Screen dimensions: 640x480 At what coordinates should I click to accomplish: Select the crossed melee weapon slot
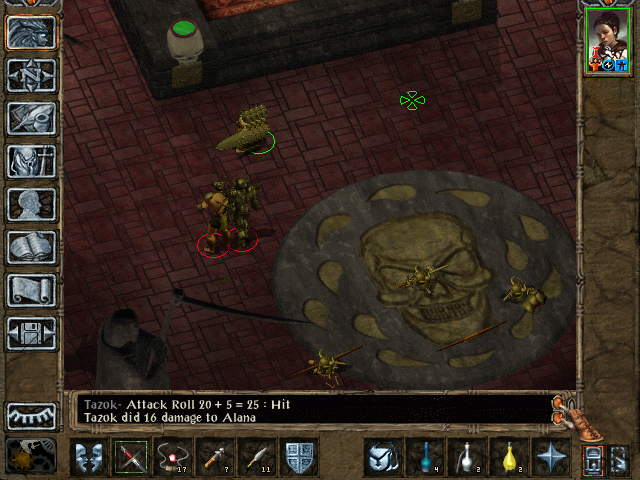coord(130,458)
